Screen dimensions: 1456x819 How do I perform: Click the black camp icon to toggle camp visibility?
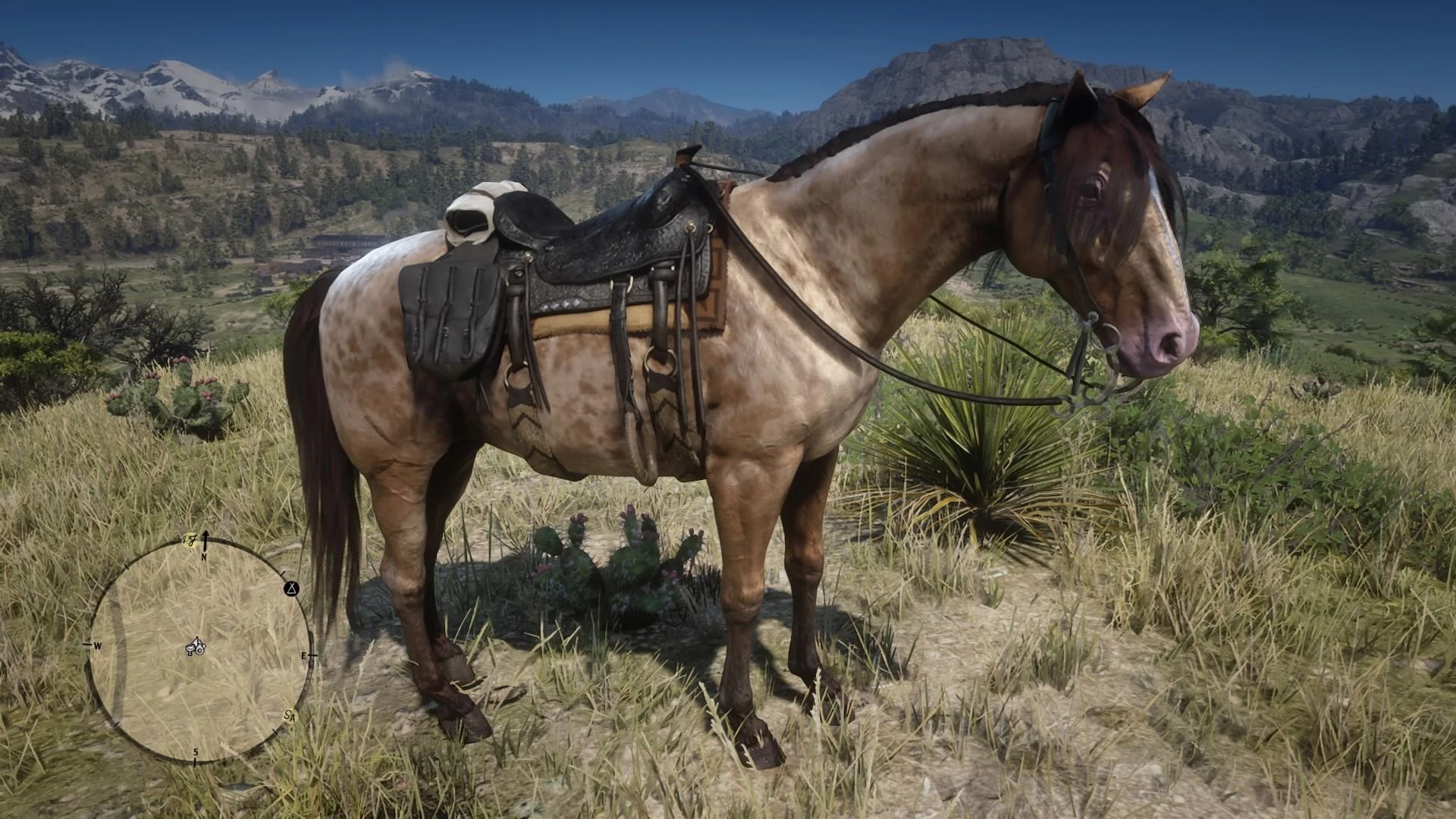291,589
